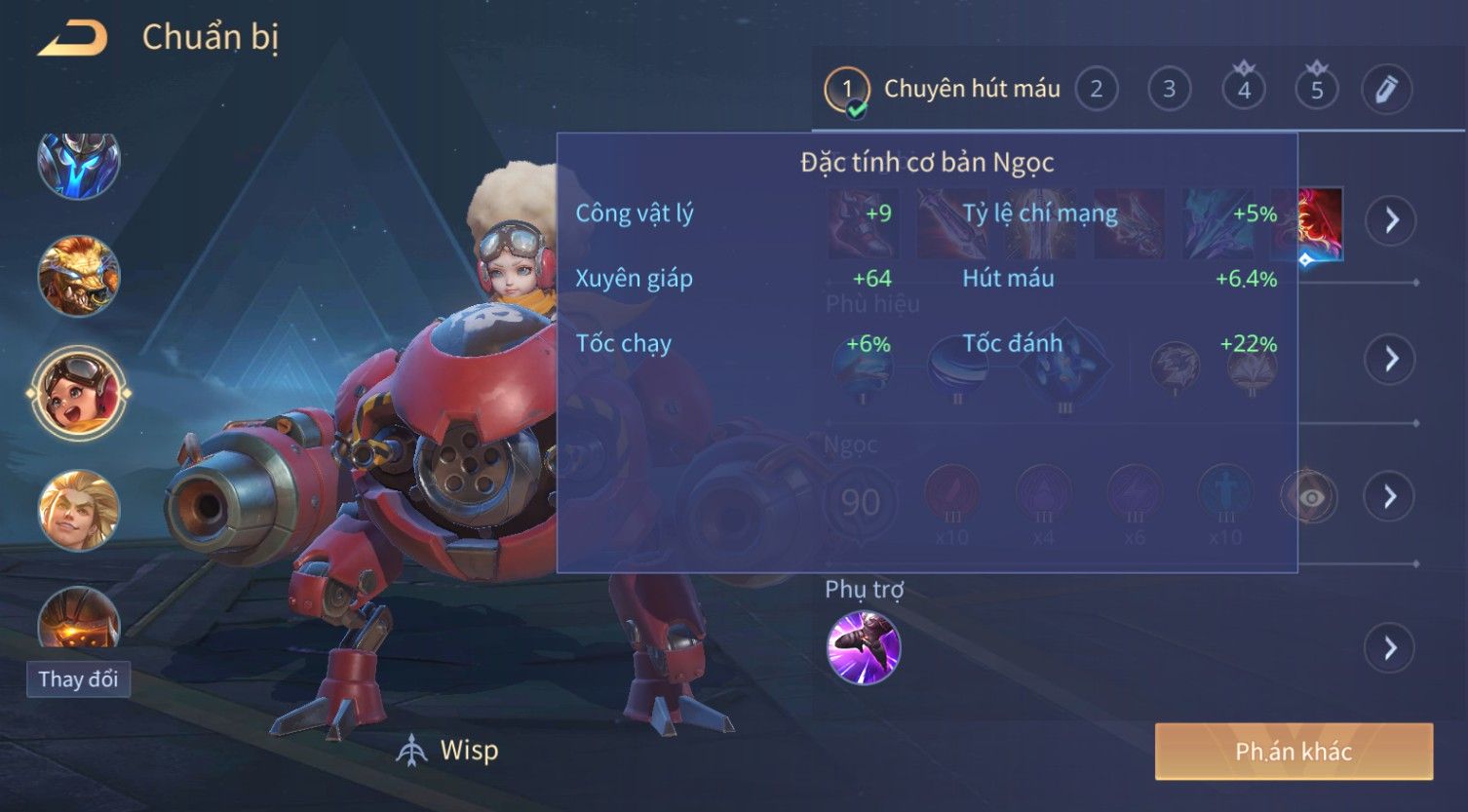Edit preset name with pencil icon
The width and height of the screenshot is (1468, 812).
coord(1387,90)
